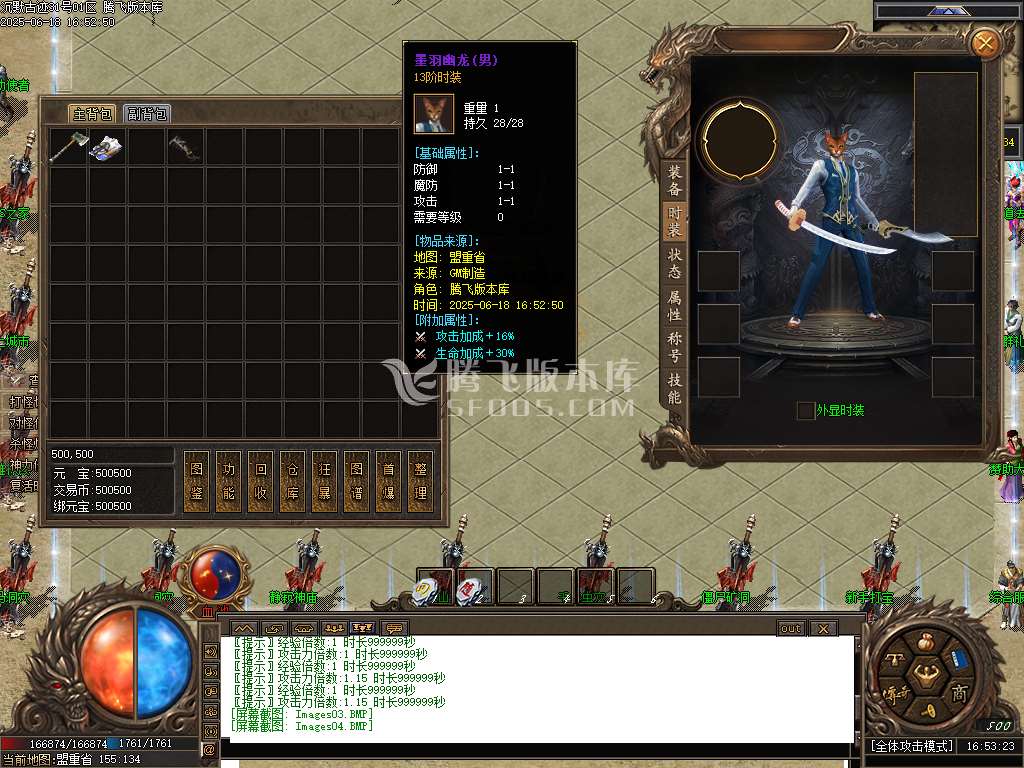Close the character equipment panel
The width and height of the screenshot is (1024, 768).
click(985, 43)
